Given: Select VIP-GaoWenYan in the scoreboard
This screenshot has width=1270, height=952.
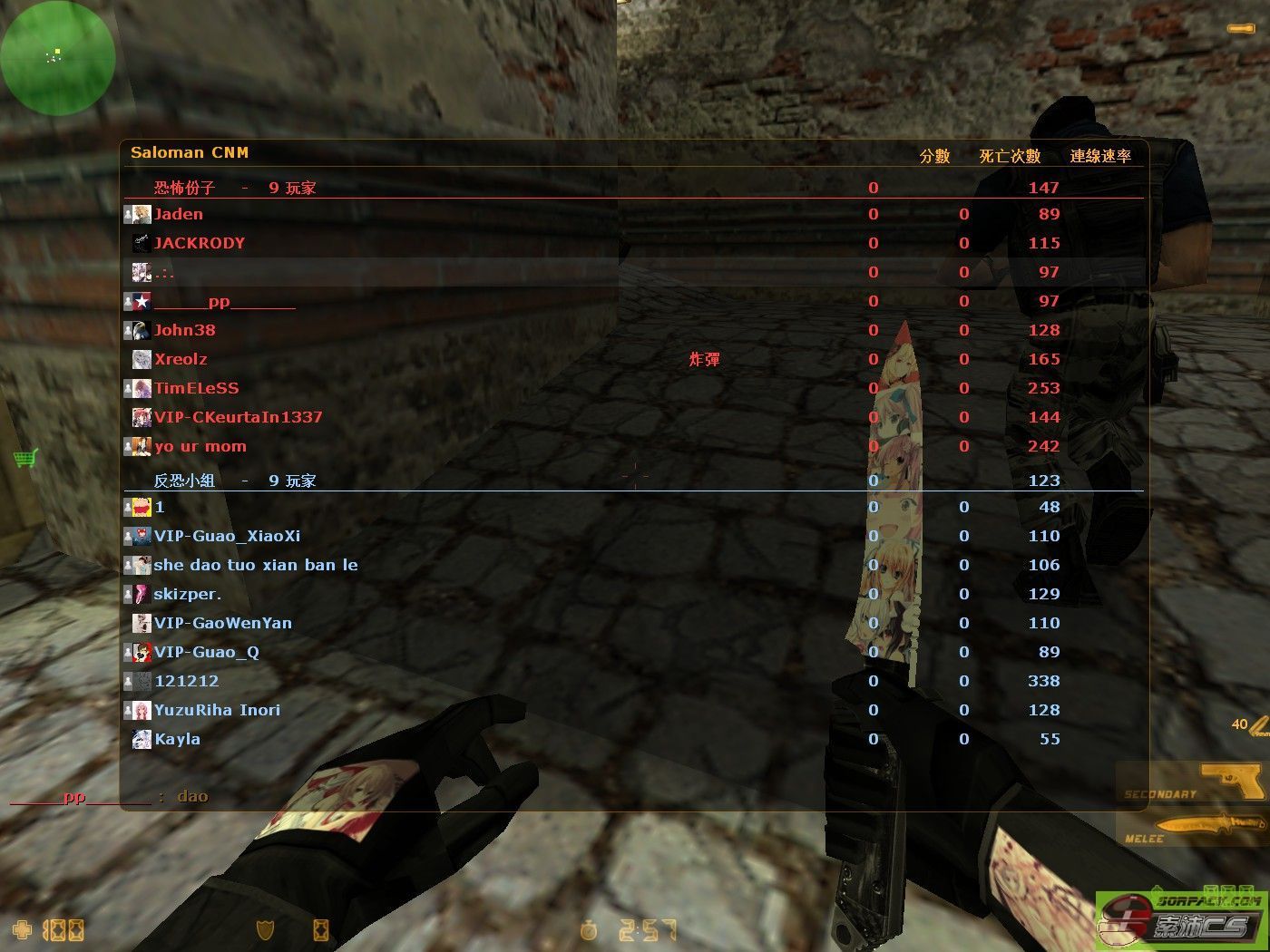Looking at the screenshot, I should point(222,624).
